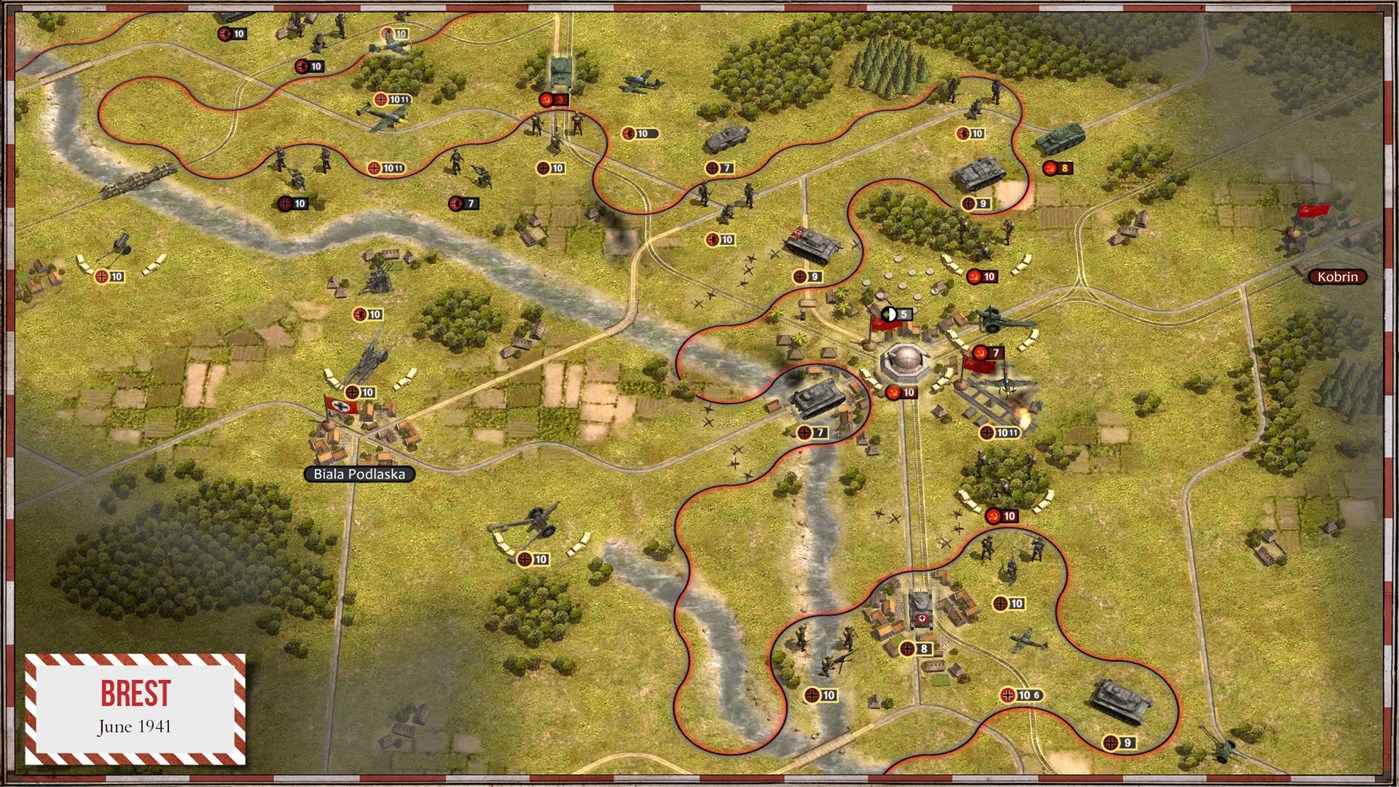The width and height of the screenshot is (1399, 787).
Task: Select the German tank in the bottom-right corner
Action: (x=1118, y=700)
